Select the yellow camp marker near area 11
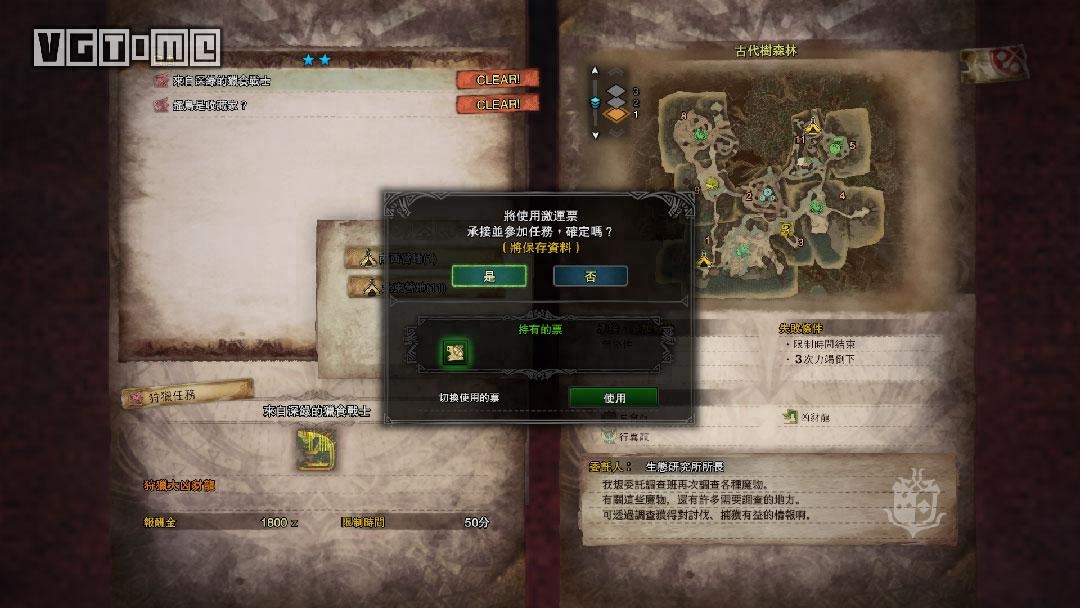 point(811,126)
